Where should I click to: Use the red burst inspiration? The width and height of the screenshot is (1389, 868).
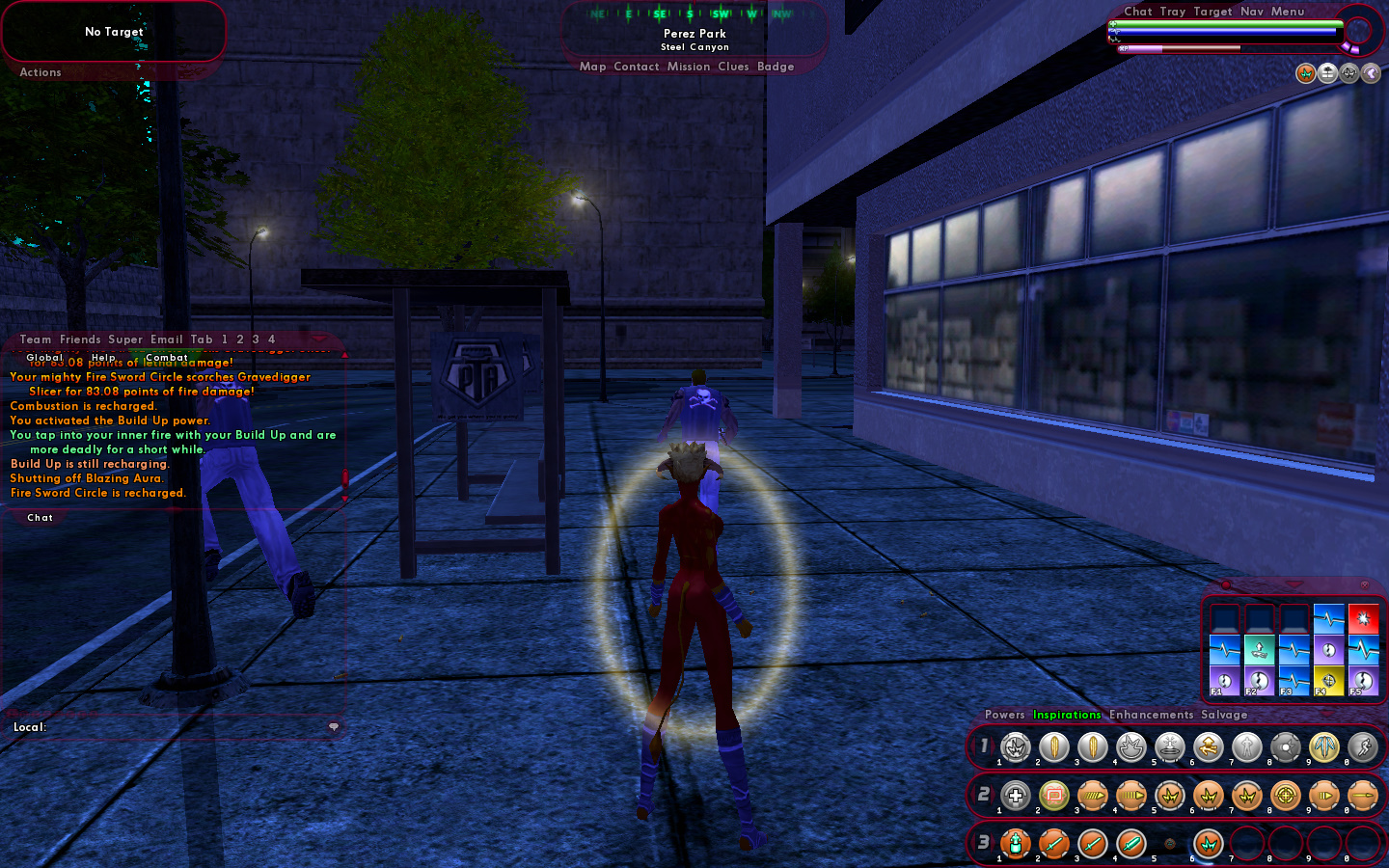[1363, 618]
